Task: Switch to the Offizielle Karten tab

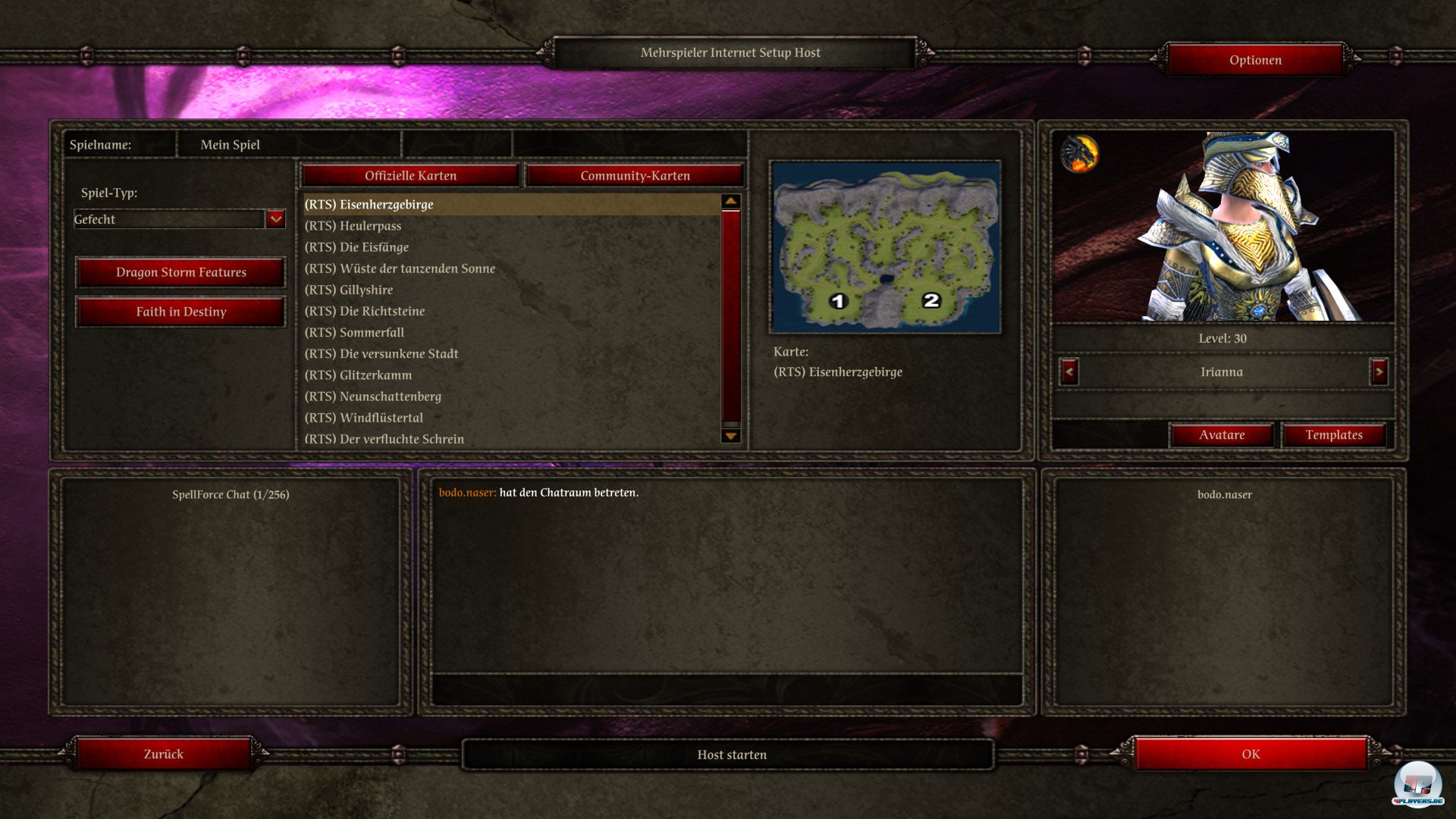Action: pyautogui.click(x=409, y=175)
